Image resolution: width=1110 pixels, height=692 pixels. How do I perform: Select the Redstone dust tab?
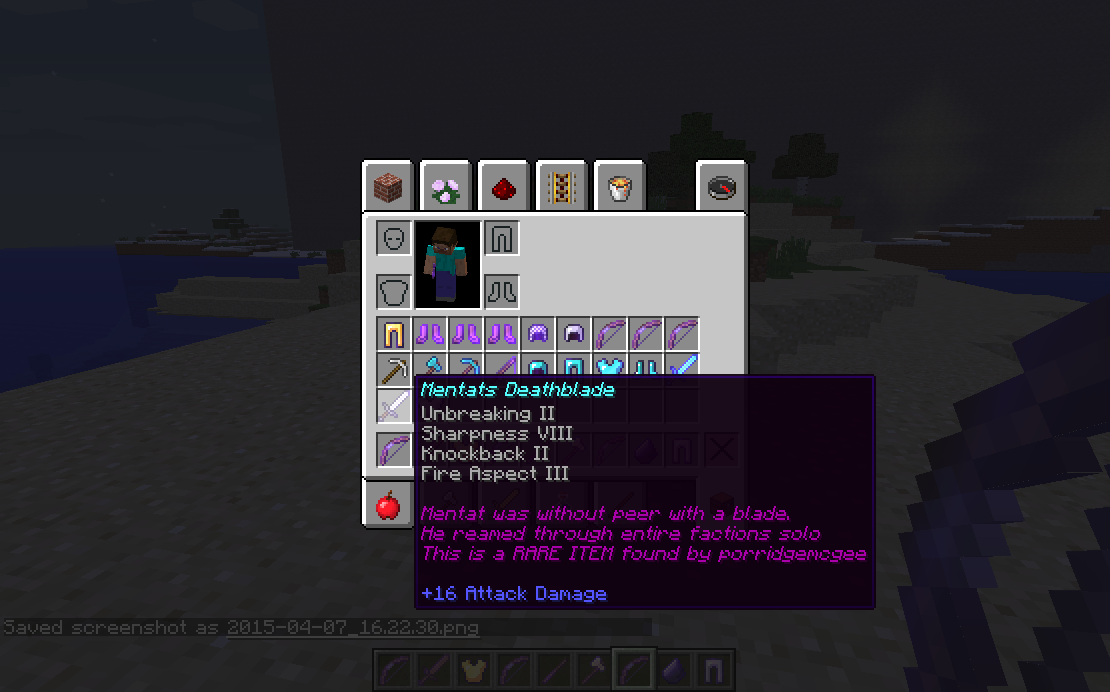503,186
